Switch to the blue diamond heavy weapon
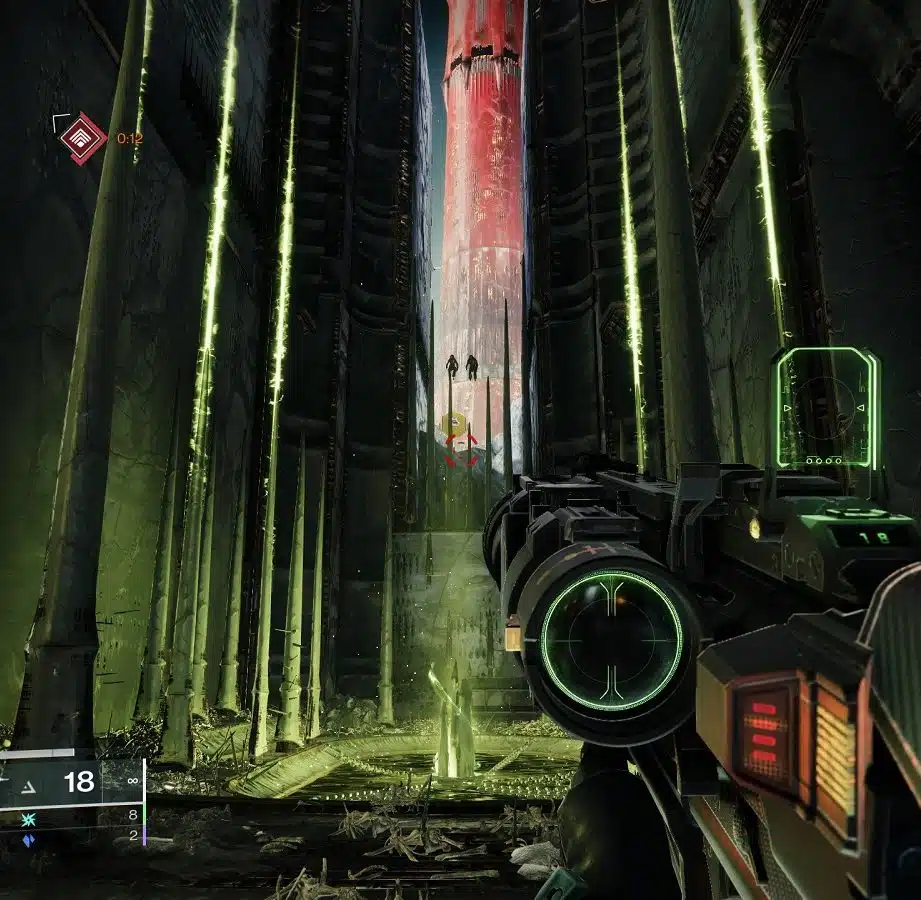Image resolution: width=921 pixels, height=900 pixels. [28, 840]
